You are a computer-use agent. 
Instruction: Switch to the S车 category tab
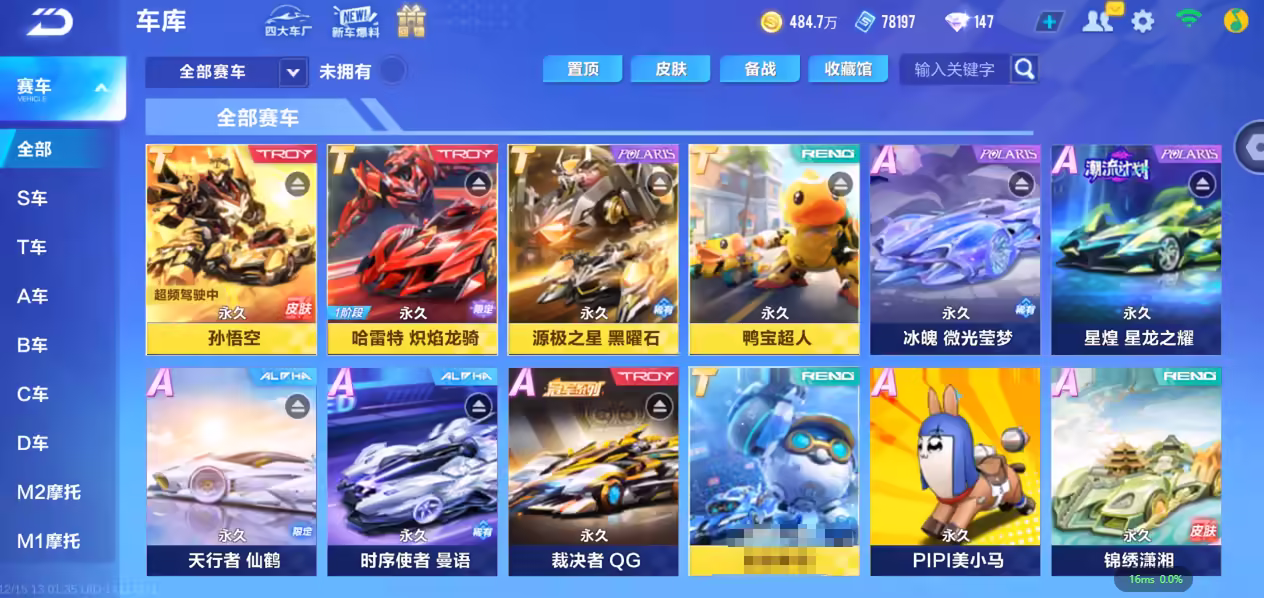tap(33, 198)
